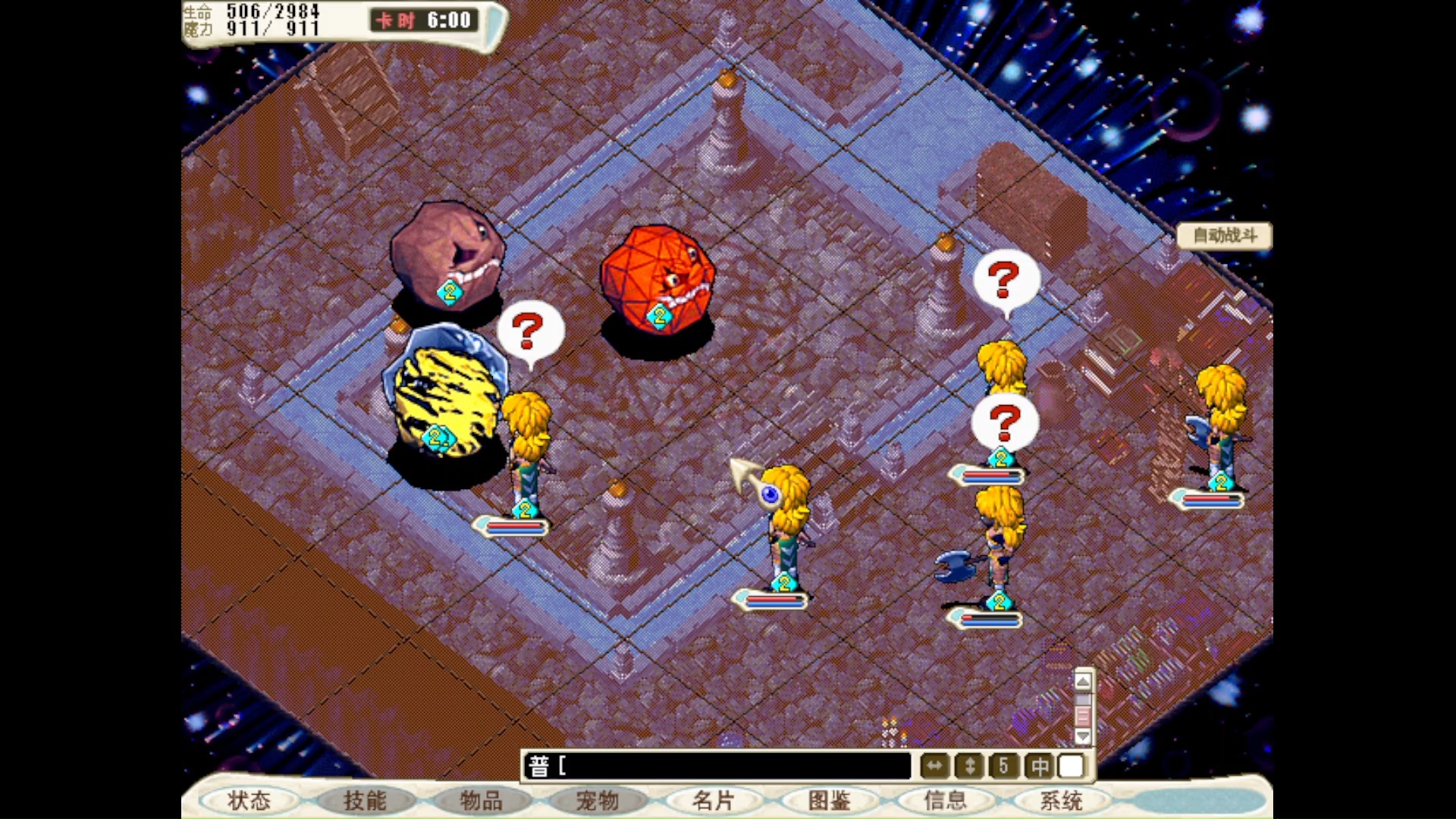Open the font size selector showing 5
This screenshot has height=819, width=1456.
coord(1003,766)
